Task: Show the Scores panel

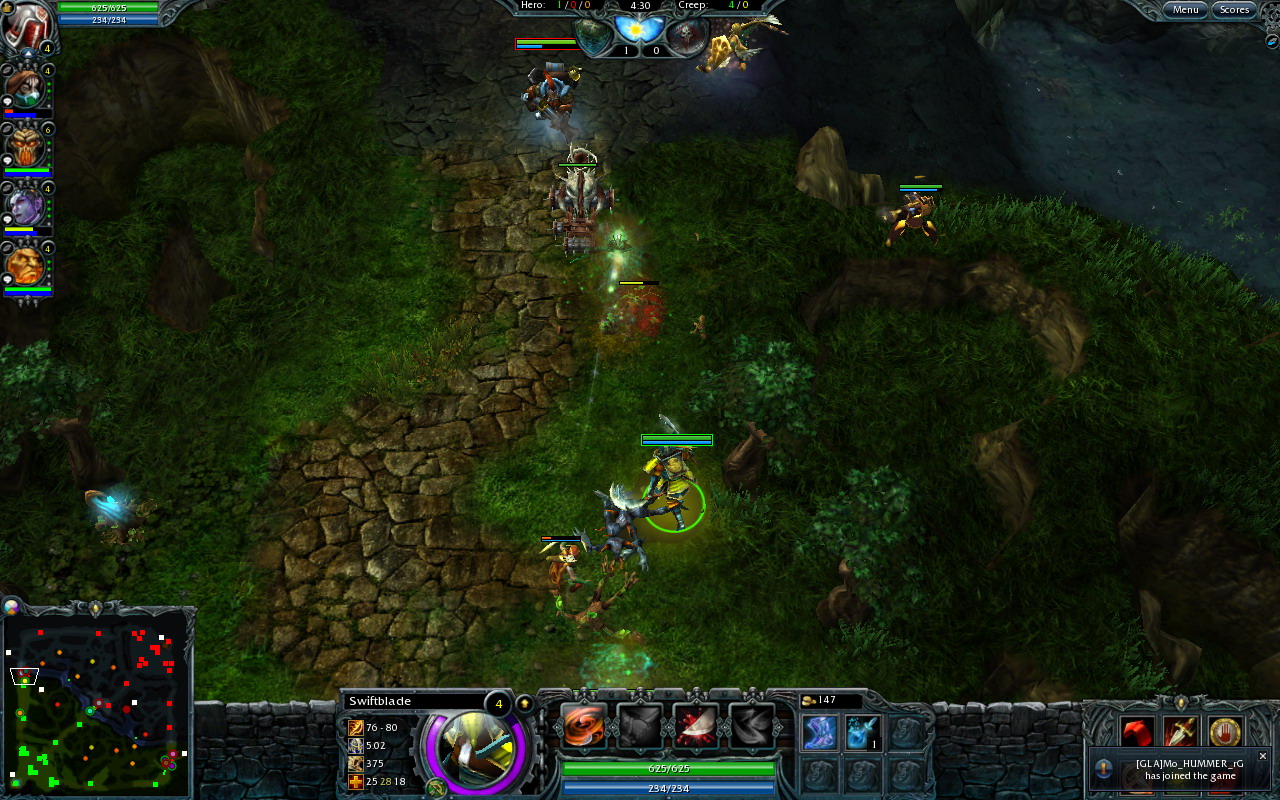Action: point(1234,10)
